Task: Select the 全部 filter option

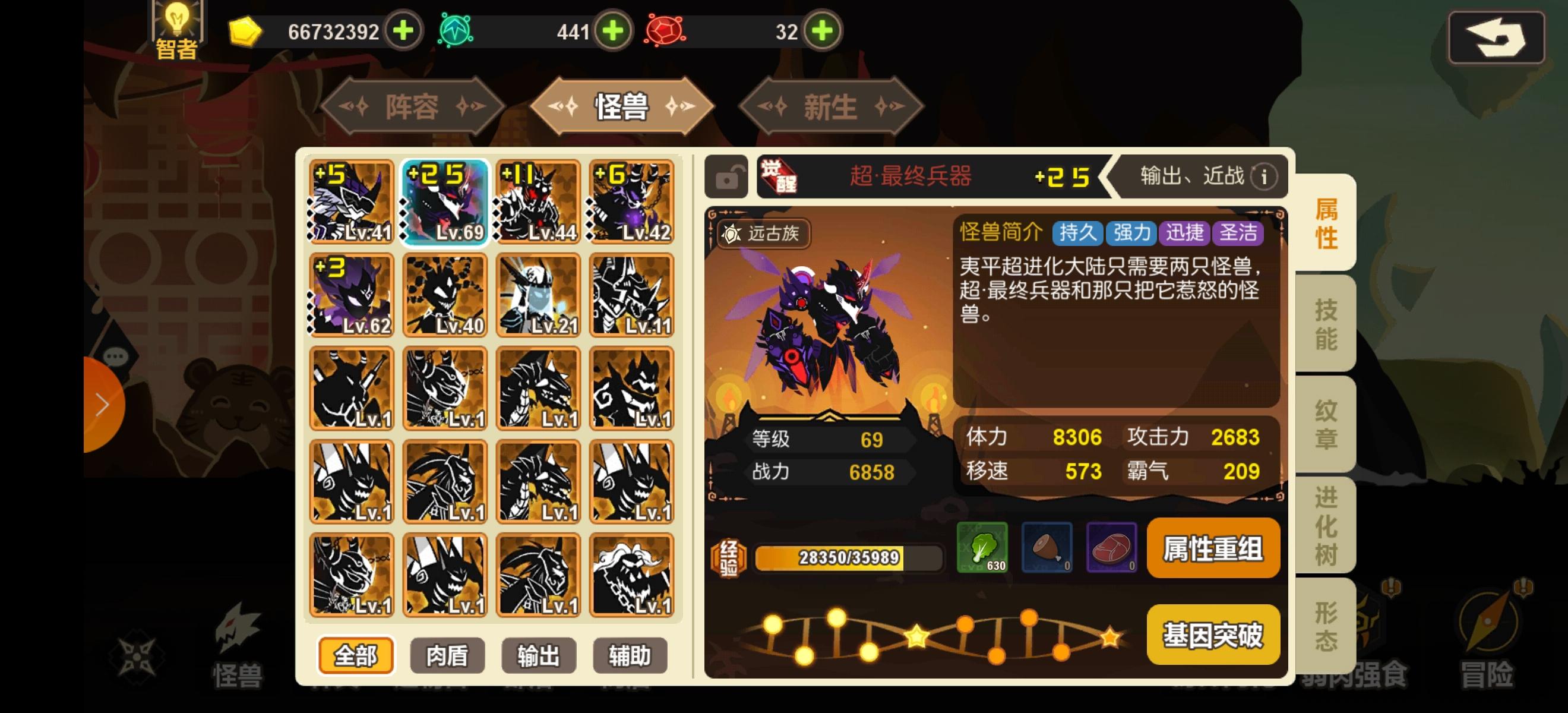Action: [x=356, y=656]
